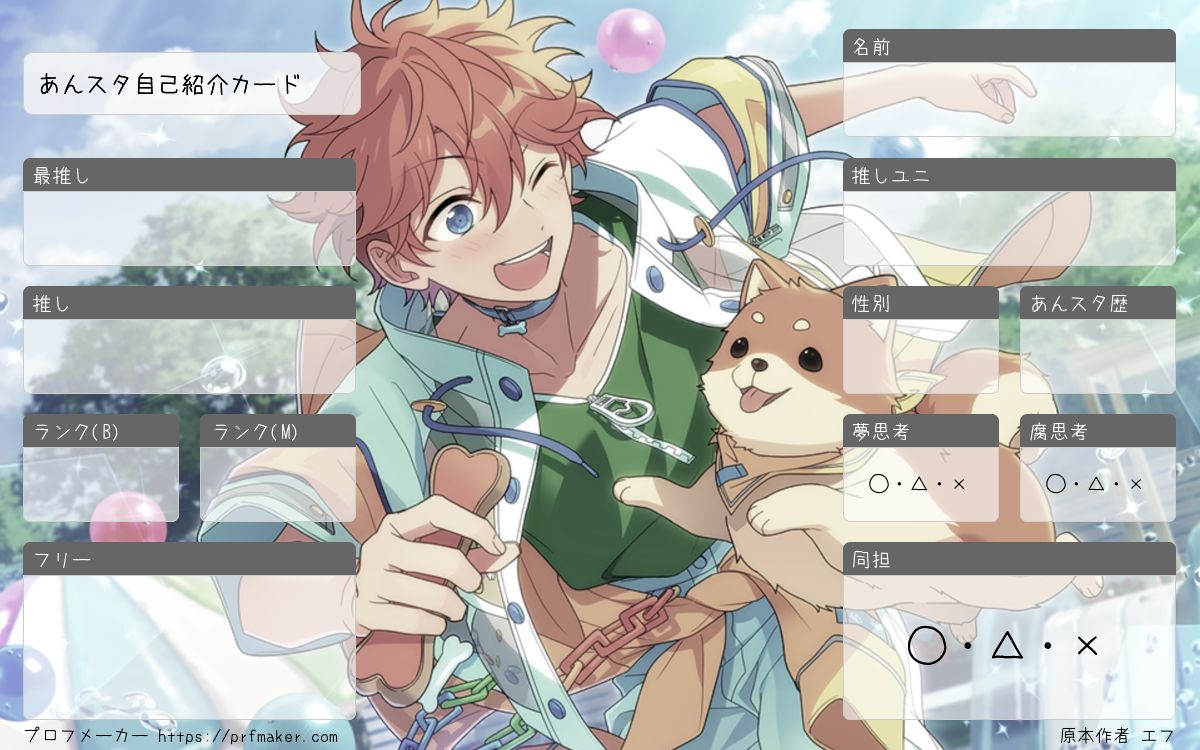Select the large triangle under 同担
Viewport: 1200px width, 750px height.
coord(1007,646)
